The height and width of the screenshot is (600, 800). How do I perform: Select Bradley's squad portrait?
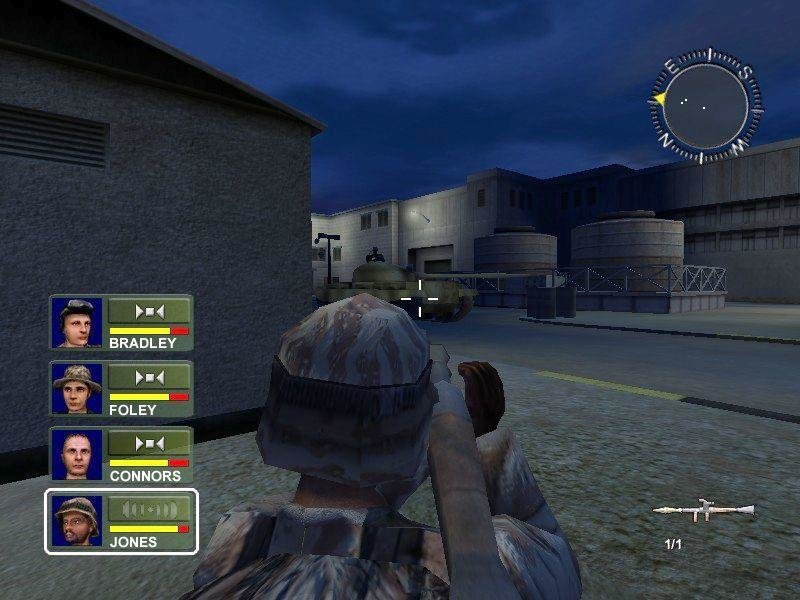tap(77, 321)
